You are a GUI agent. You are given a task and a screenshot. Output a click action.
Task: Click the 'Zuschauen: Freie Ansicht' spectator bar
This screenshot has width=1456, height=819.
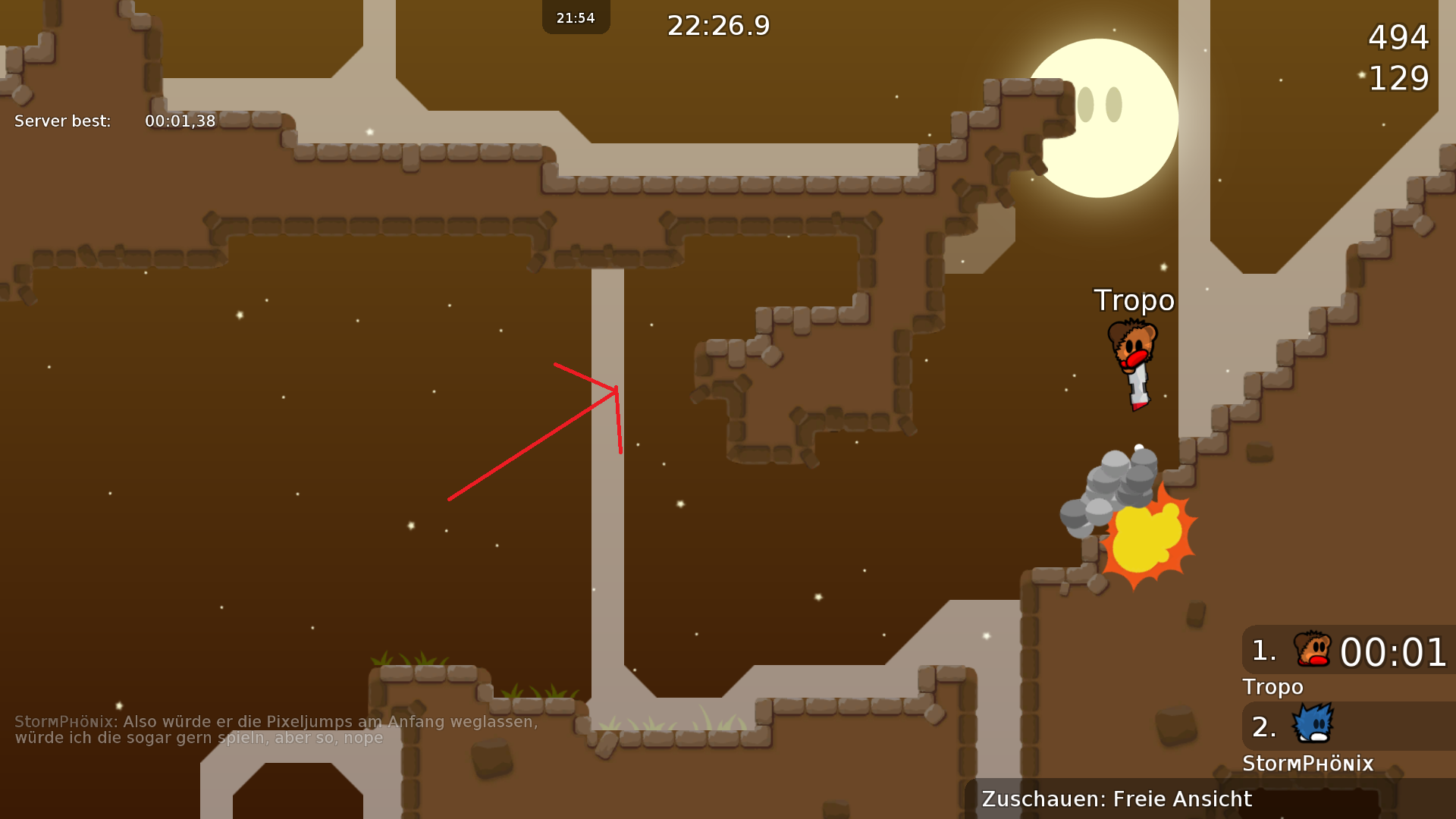1210,799
